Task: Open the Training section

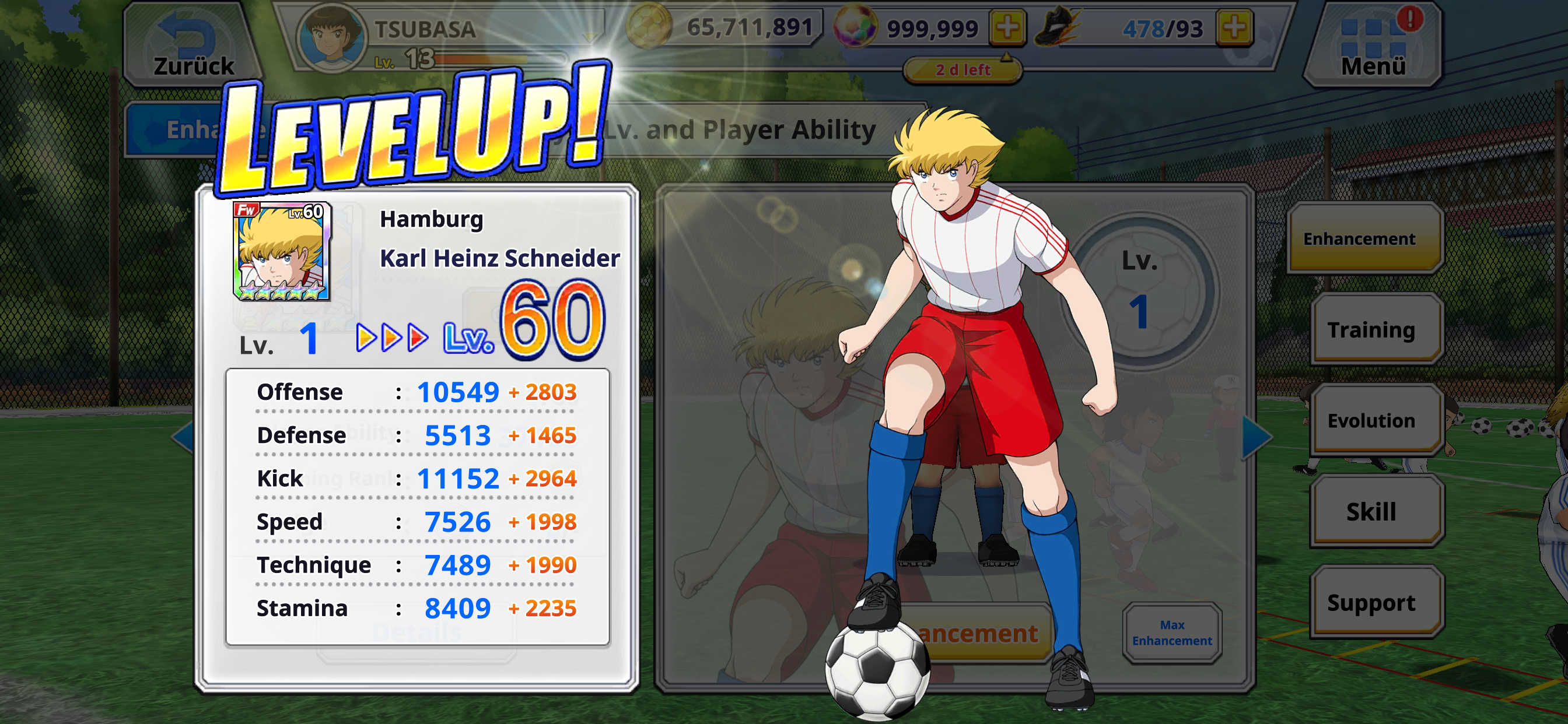Action: click(1373, 330)
